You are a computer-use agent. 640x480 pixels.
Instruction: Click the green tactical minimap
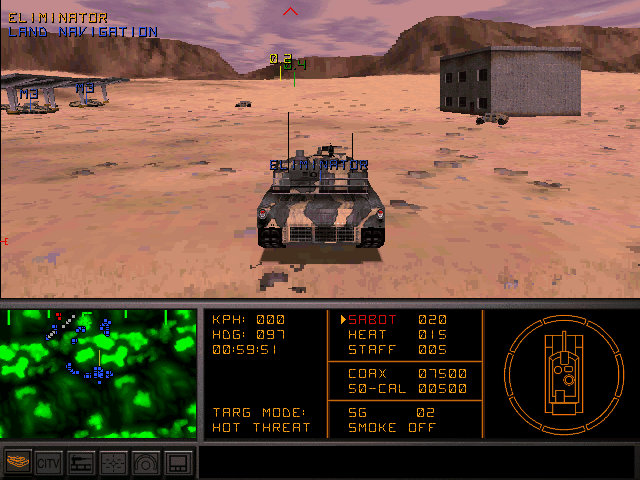point(99,373)
